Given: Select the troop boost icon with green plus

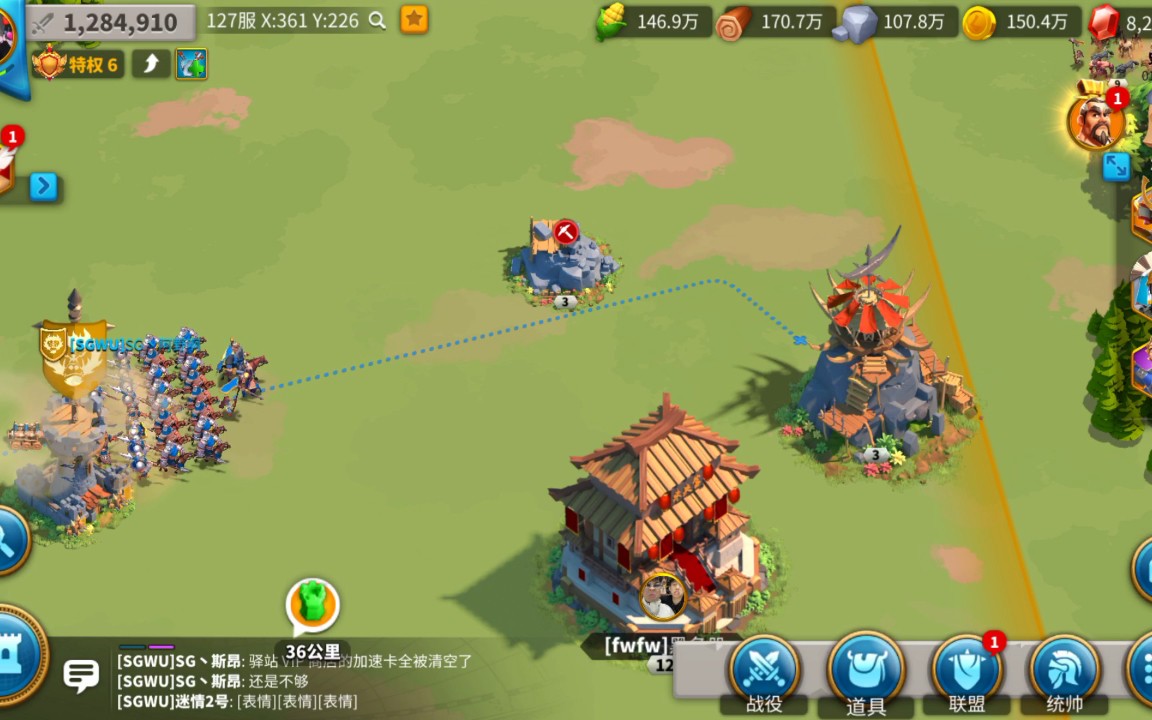Looking at the screenshot, I should point(191,65).
